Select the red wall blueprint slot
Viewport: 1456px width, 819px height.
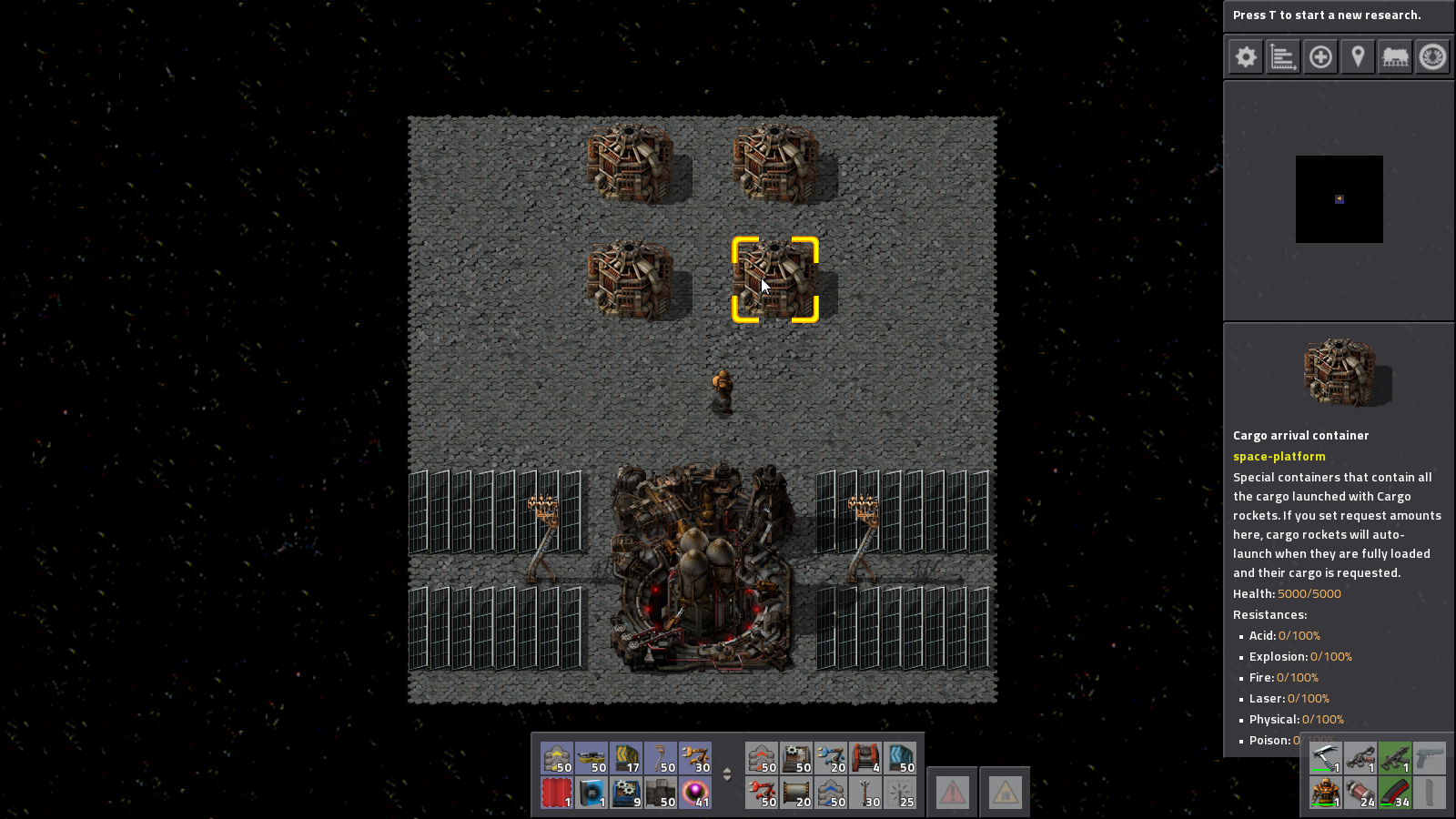point(557,793)
